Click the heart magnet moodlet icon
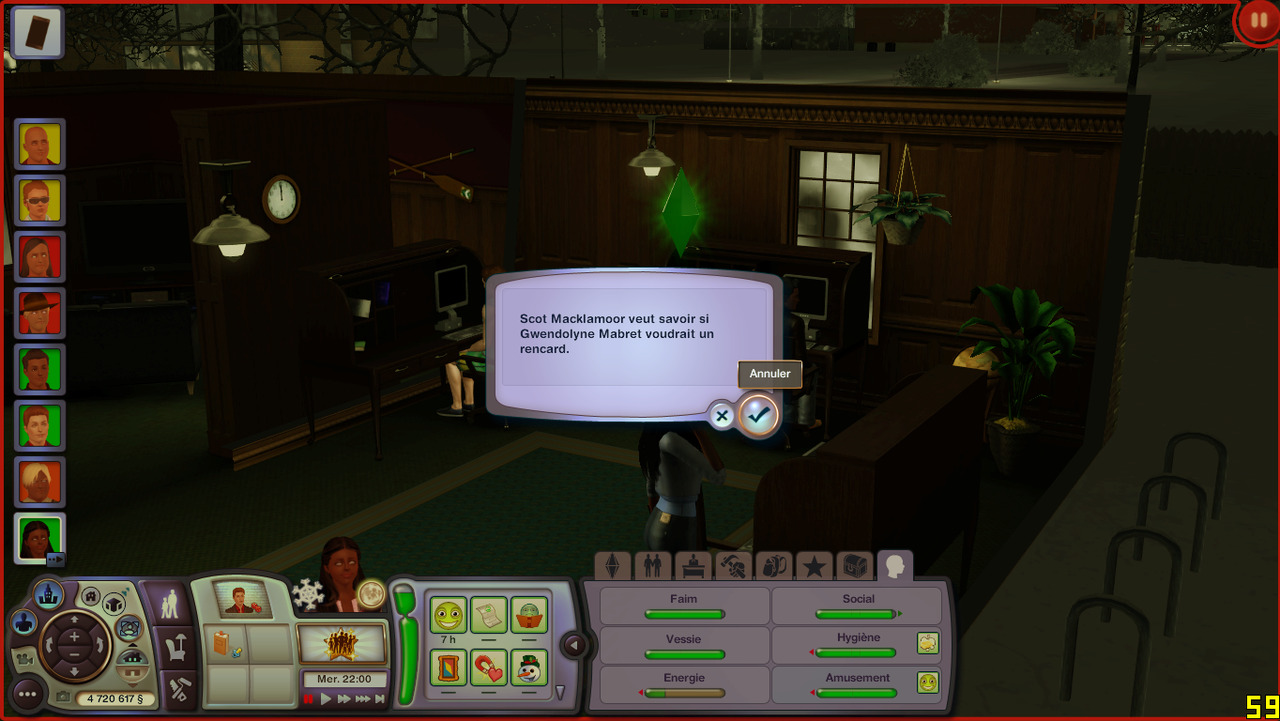 489,666
